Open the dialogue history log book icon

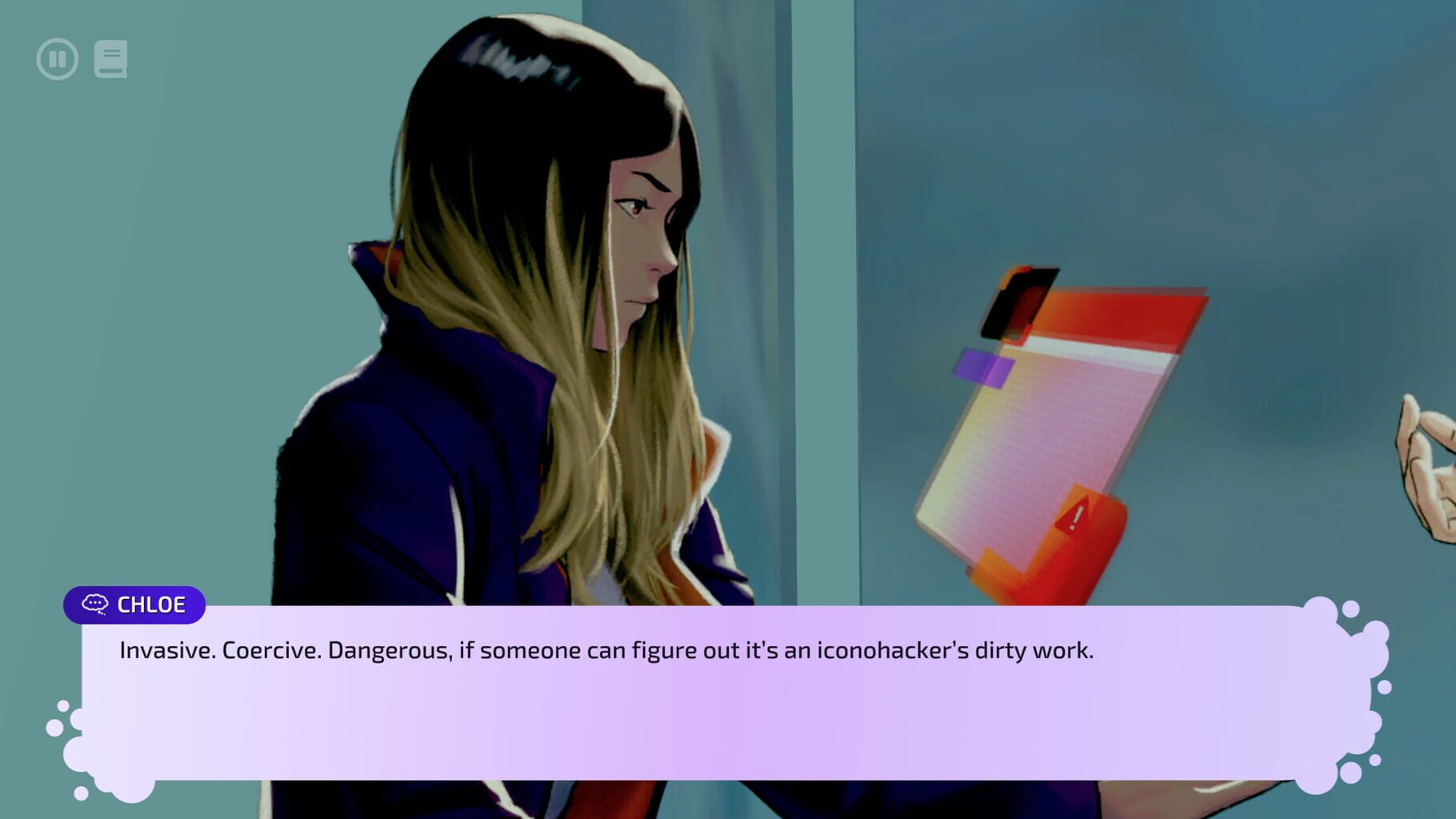point(112,57)
